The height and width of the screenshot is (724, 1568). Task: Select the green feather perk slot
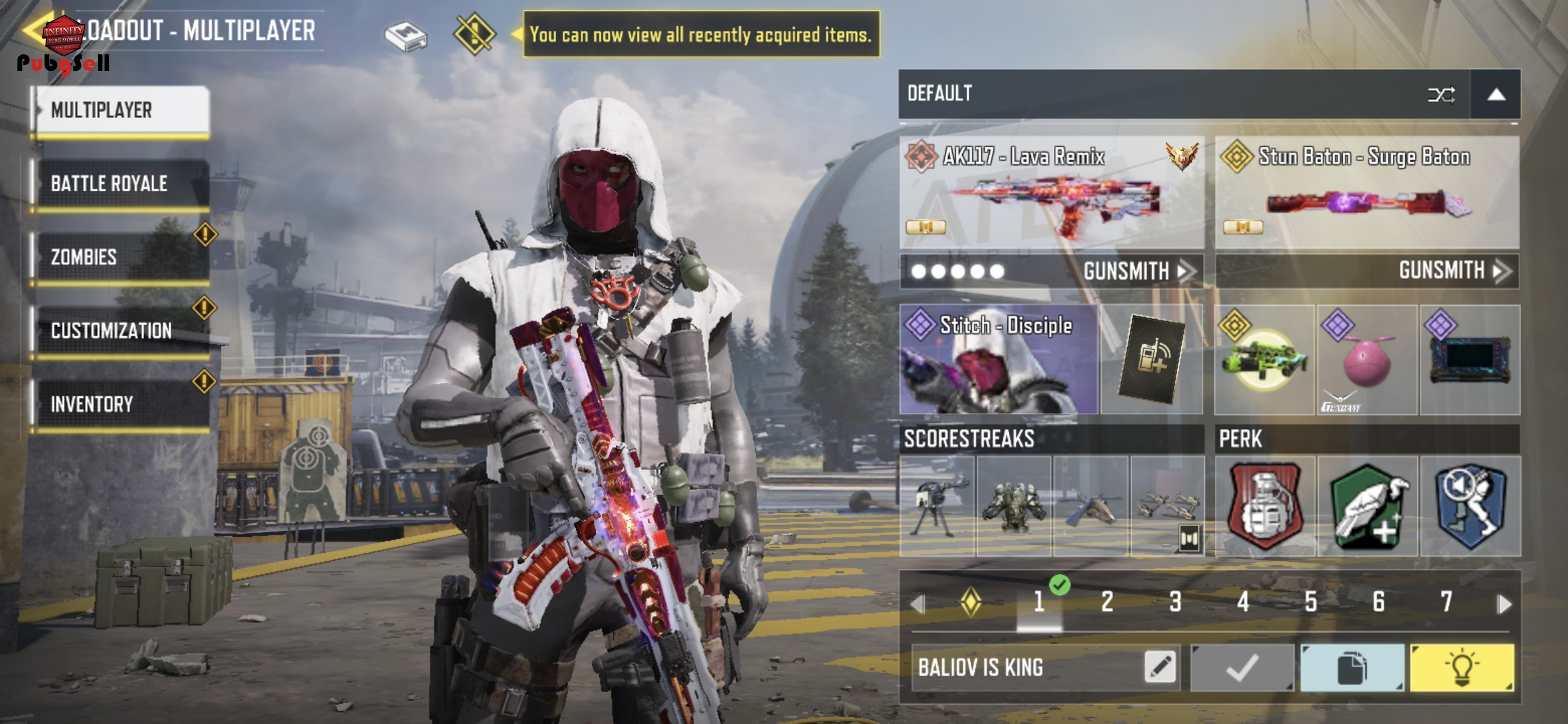(1367, 507)
